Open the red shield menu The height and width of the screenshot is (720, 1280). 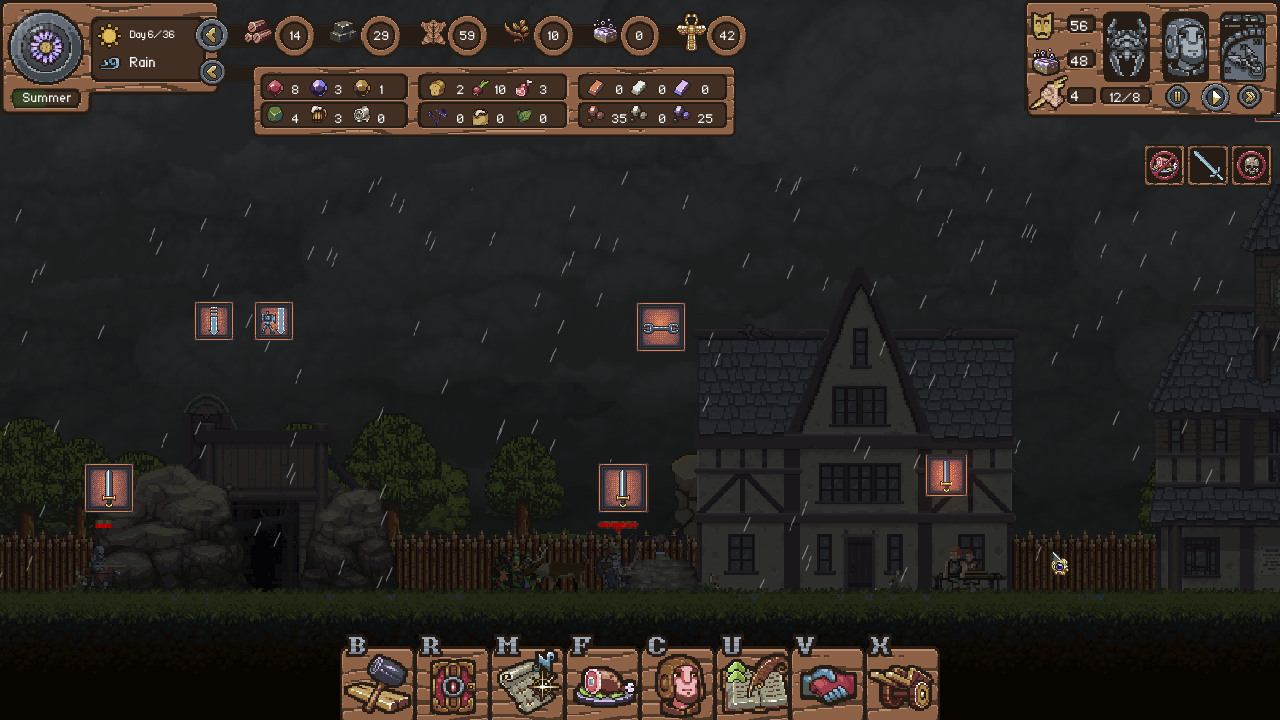coord(452,686)
